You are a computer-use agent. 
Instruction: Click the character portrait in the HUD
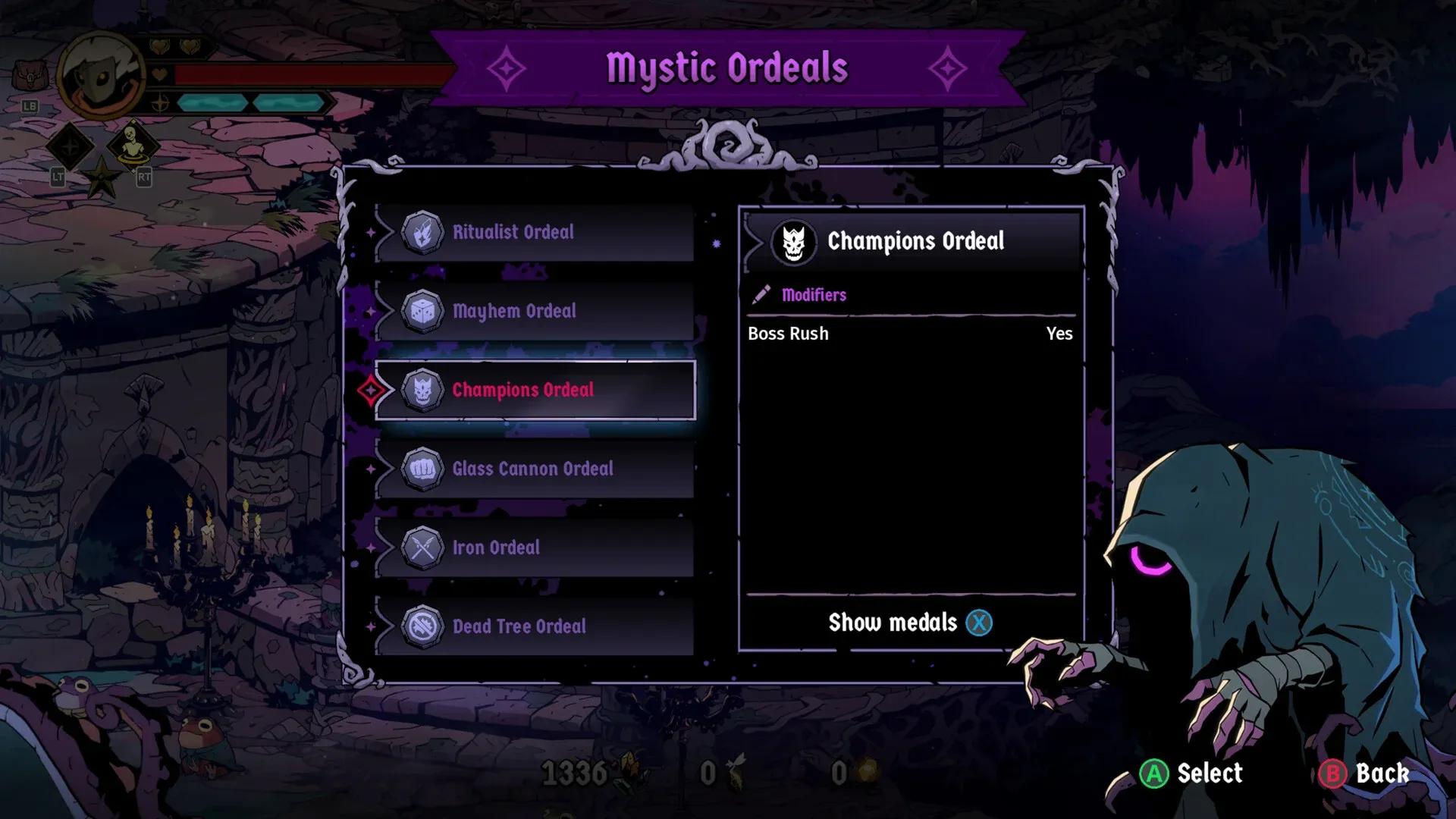102,76
